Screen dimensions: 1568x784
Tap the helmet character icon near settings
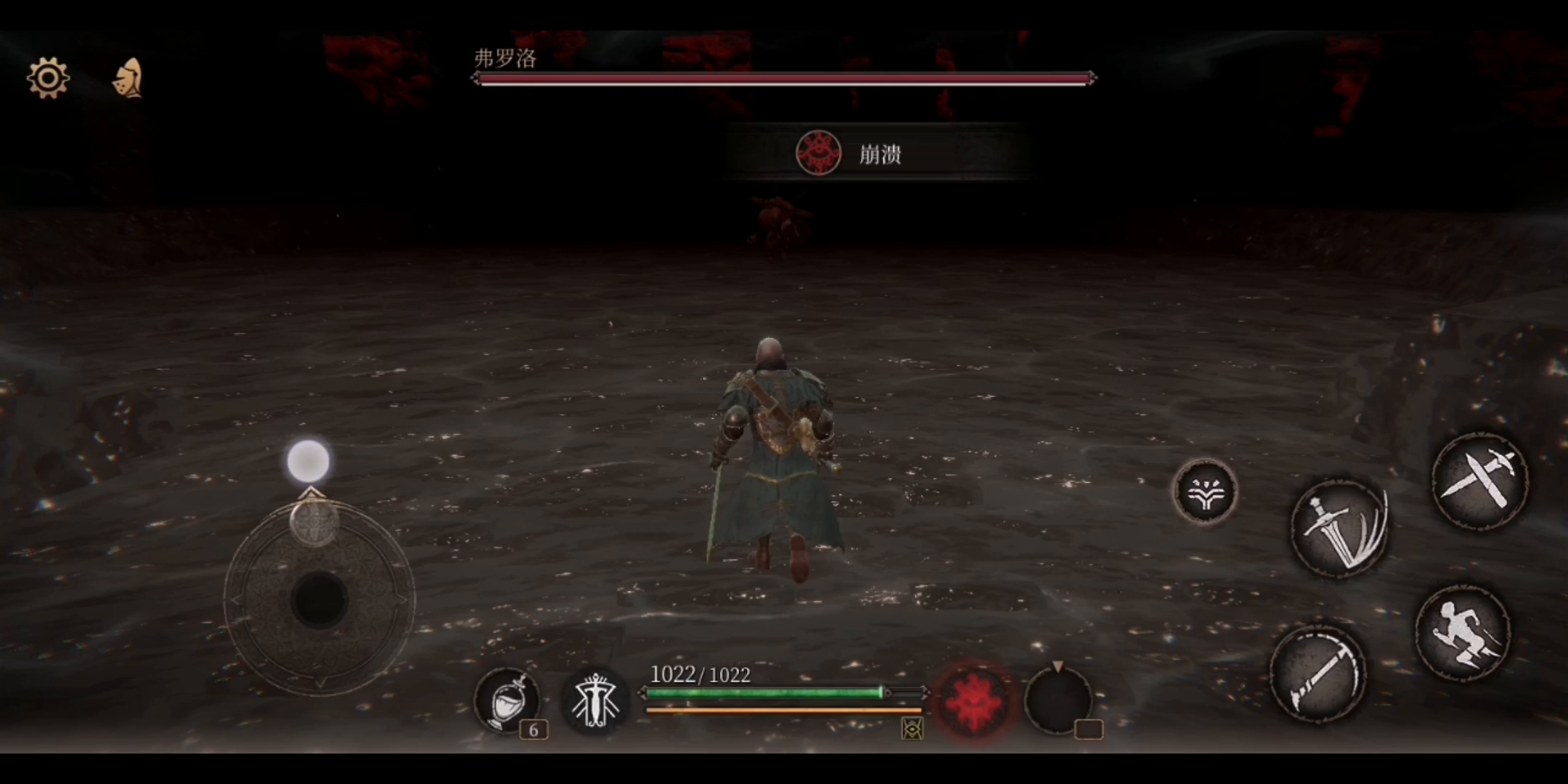126,78
